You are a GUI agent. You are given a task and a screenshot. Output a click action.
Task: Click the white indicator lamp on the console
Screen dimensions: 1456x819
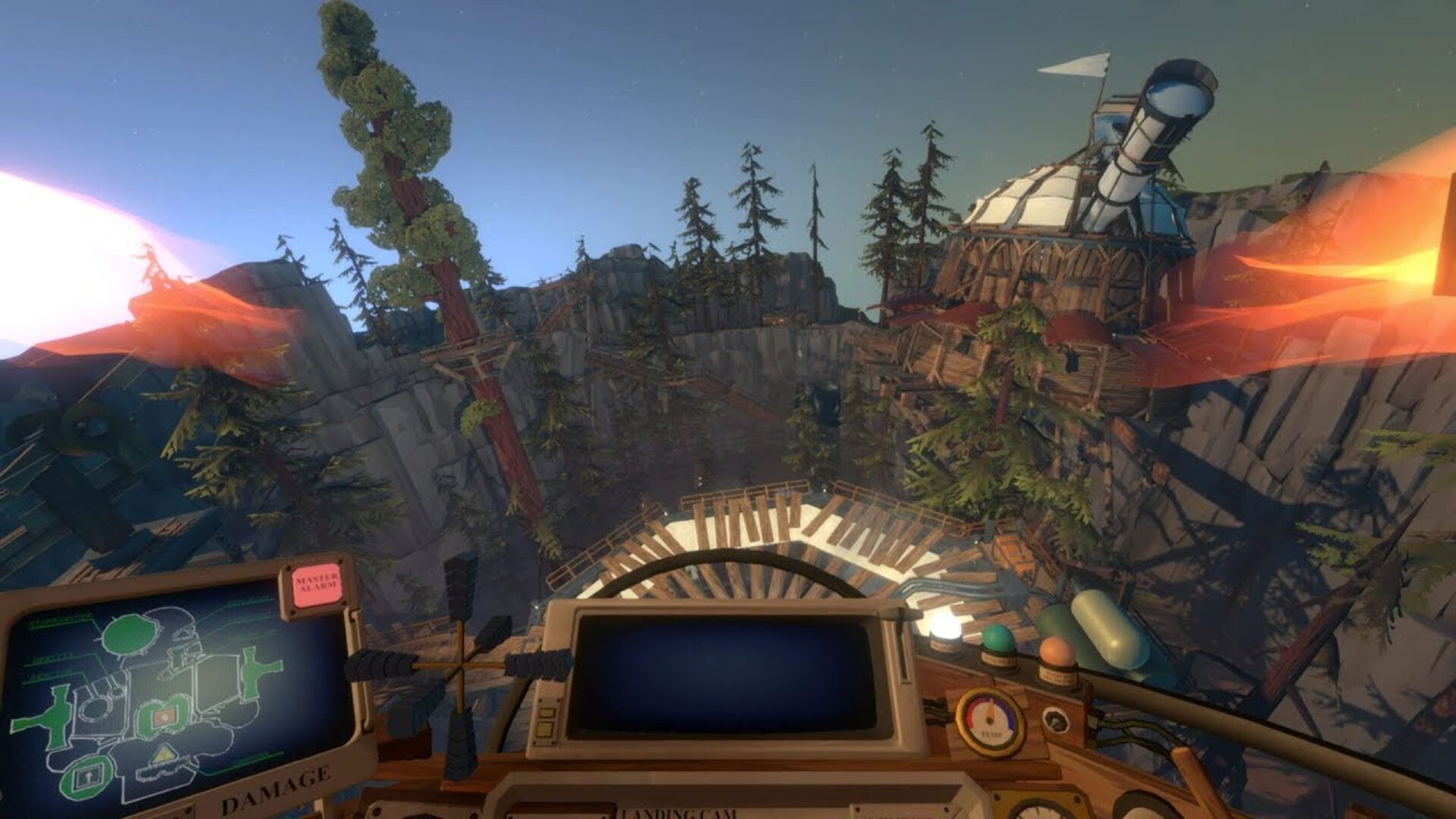943,632
